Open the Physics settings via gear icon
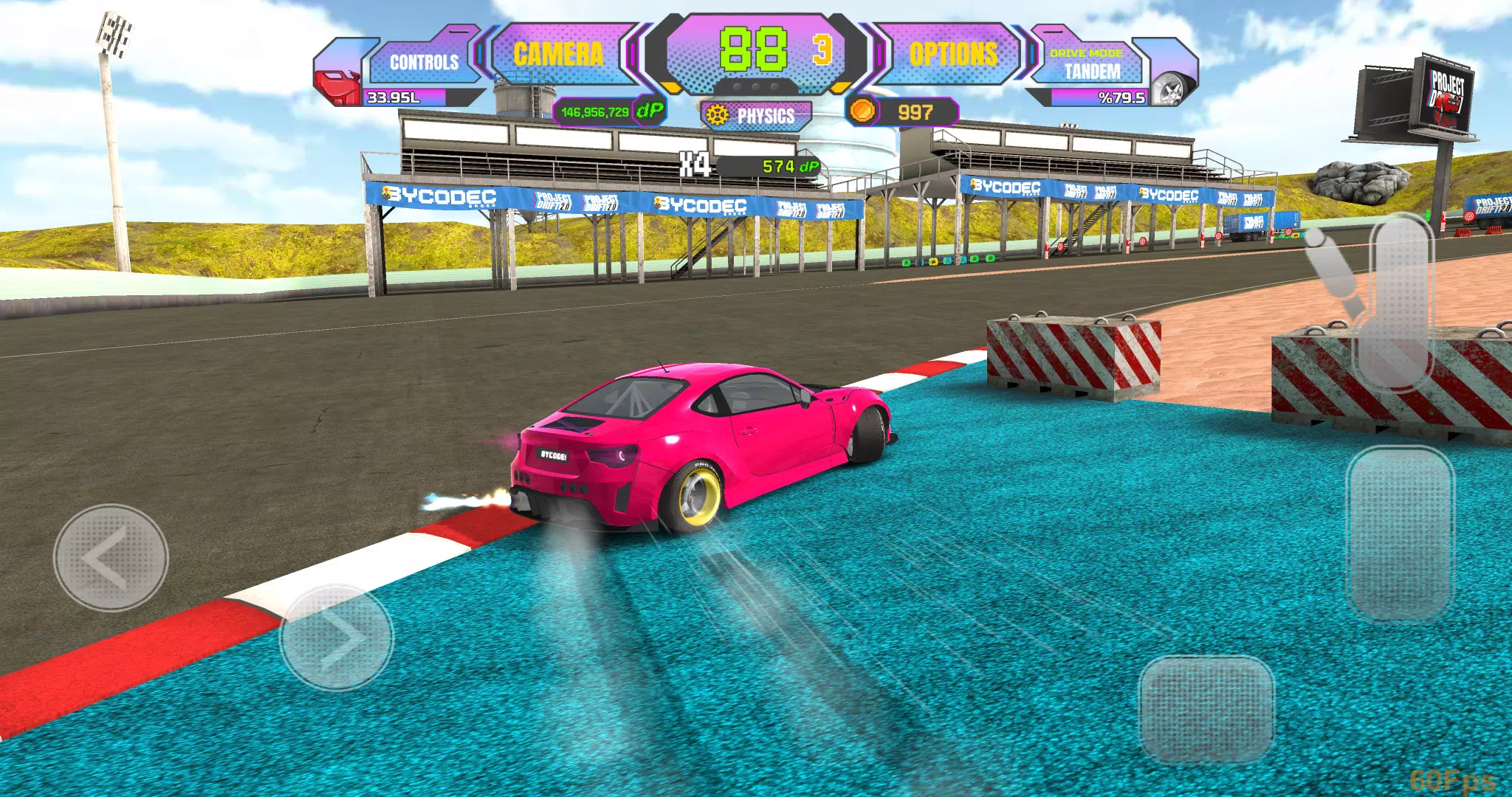 click(717, 115)
